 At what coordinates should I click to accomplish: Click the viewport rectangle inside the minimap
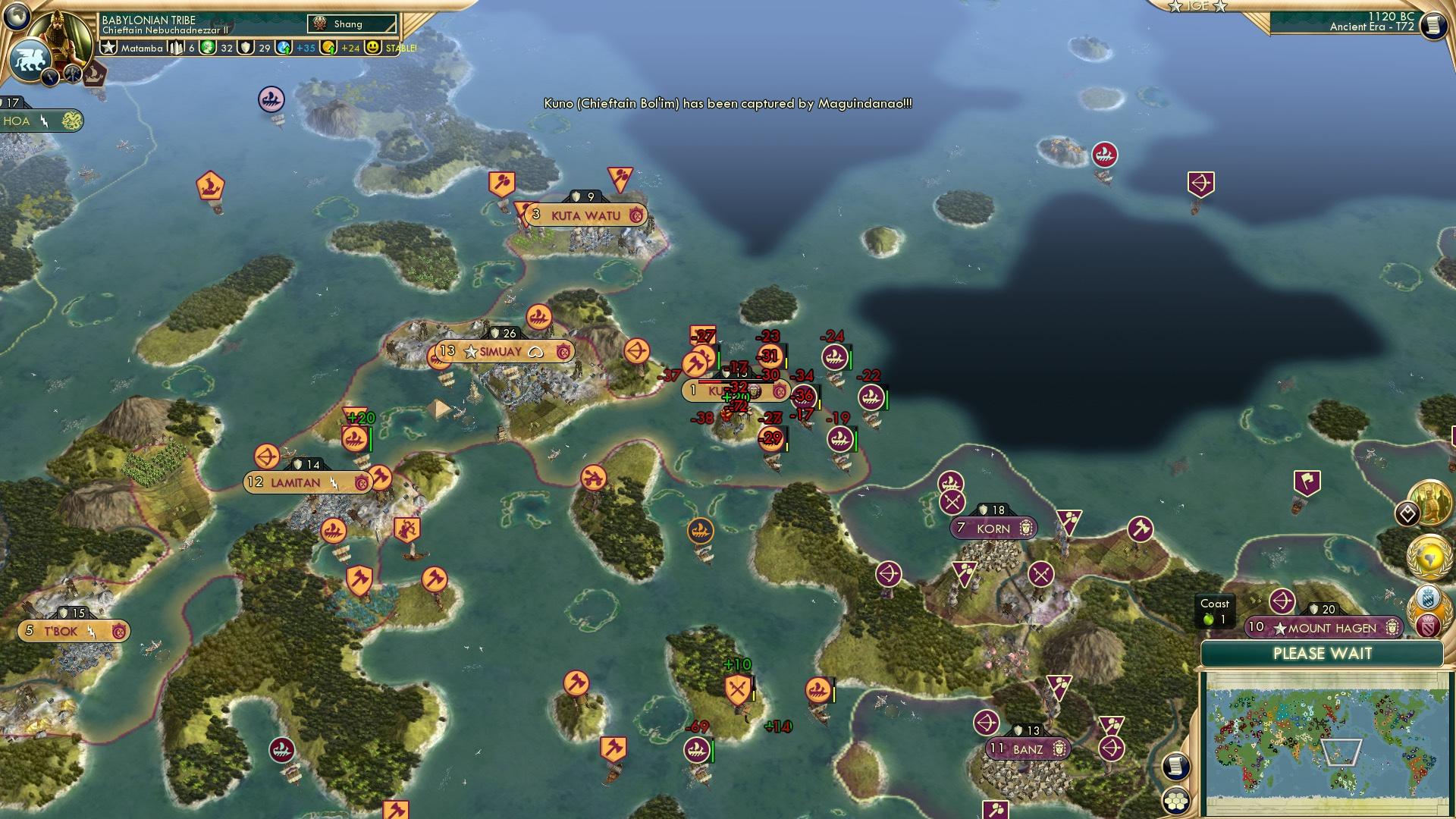(x=1341, y=752)
